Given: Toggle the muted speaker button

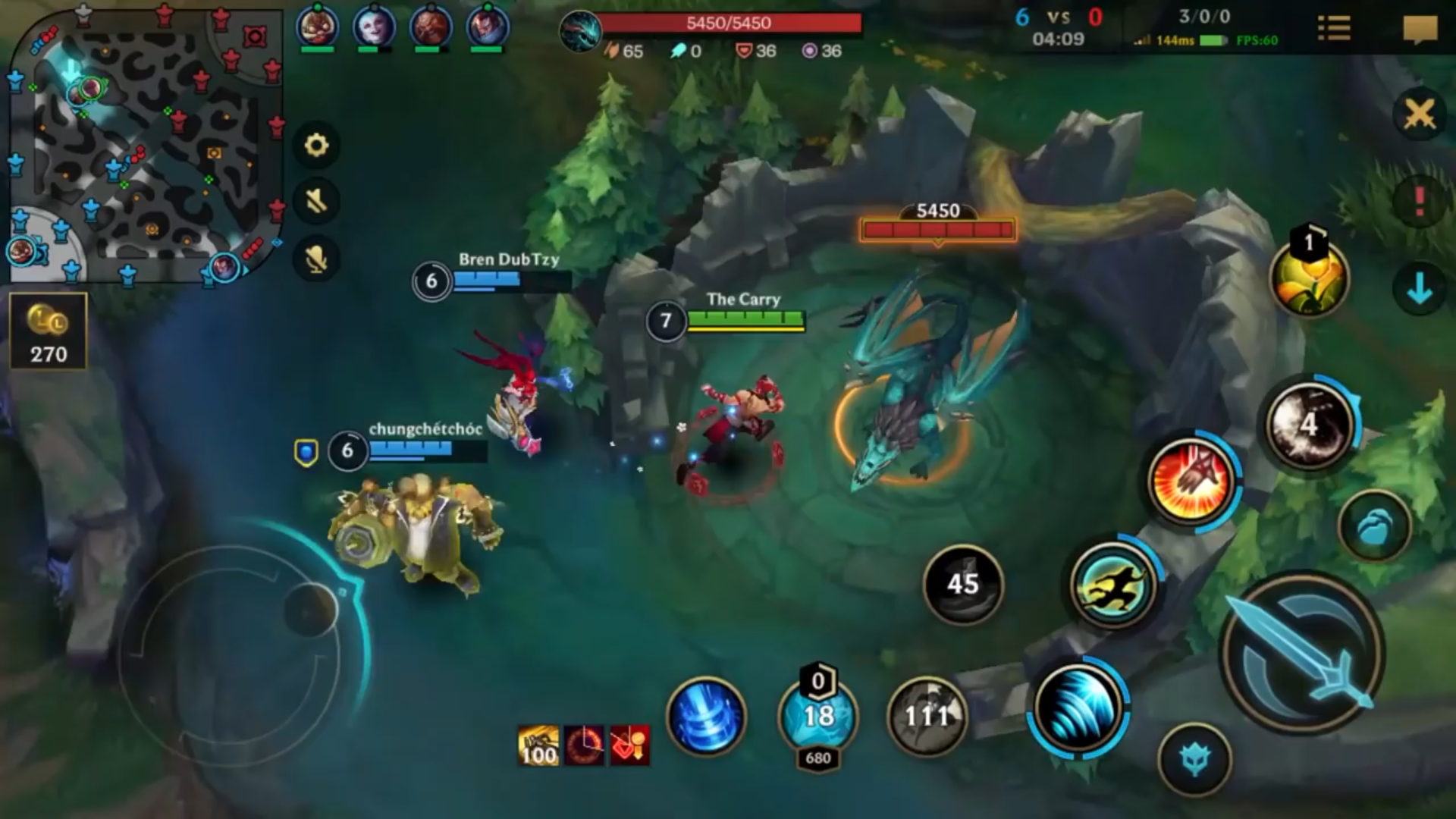Looking at the screenshot, I should coord(316,201).
